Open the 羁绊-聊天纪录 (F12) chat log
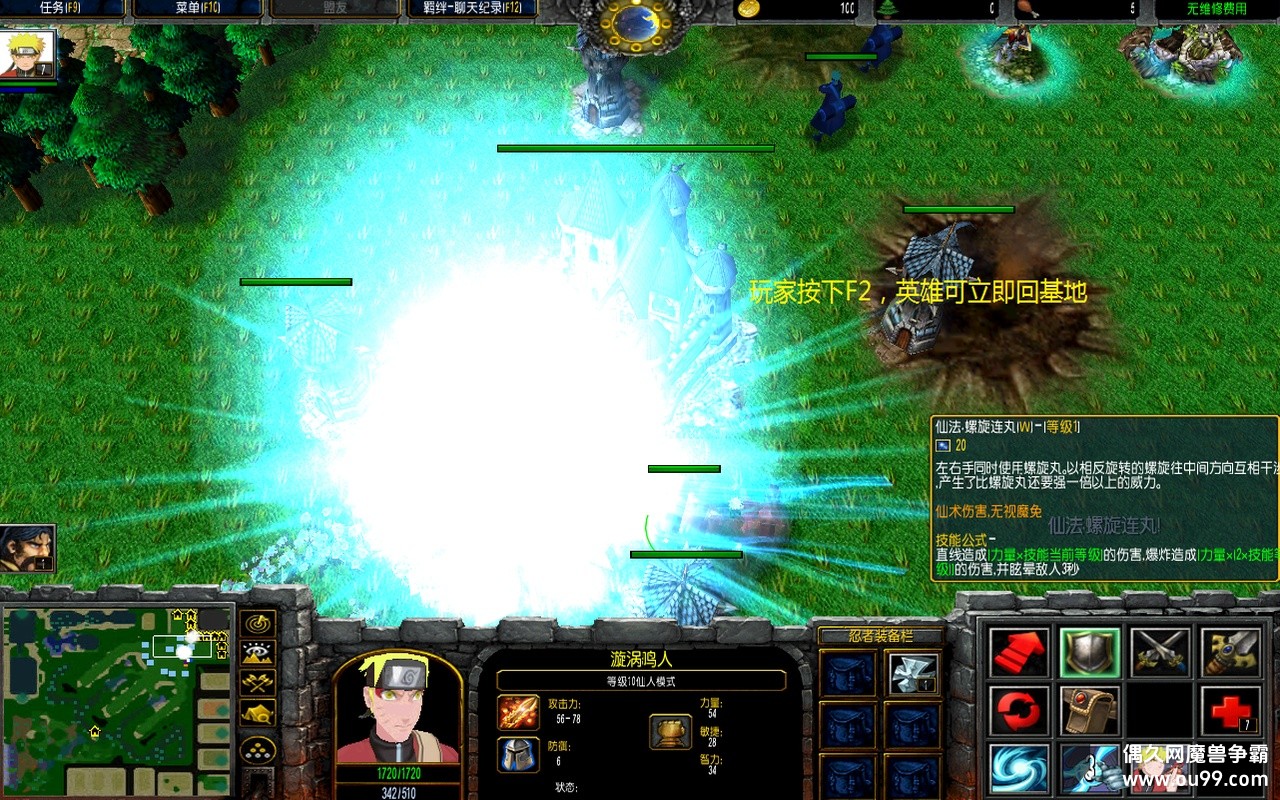Screen dimensions: 1280x800 [471, 9]
